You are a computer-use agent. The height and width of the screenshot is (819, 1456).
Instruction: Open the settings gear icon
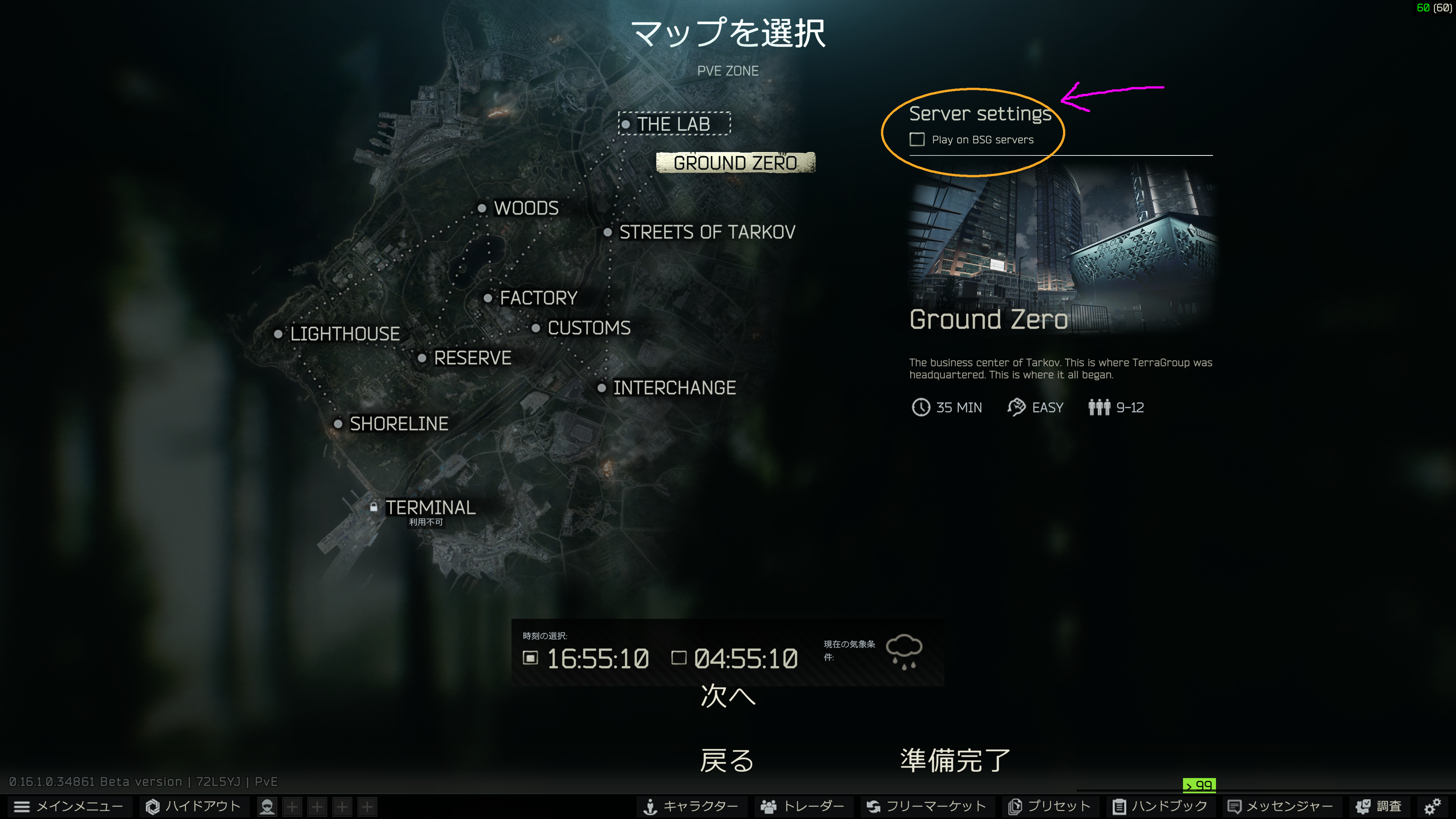(x=1432, y=806)
